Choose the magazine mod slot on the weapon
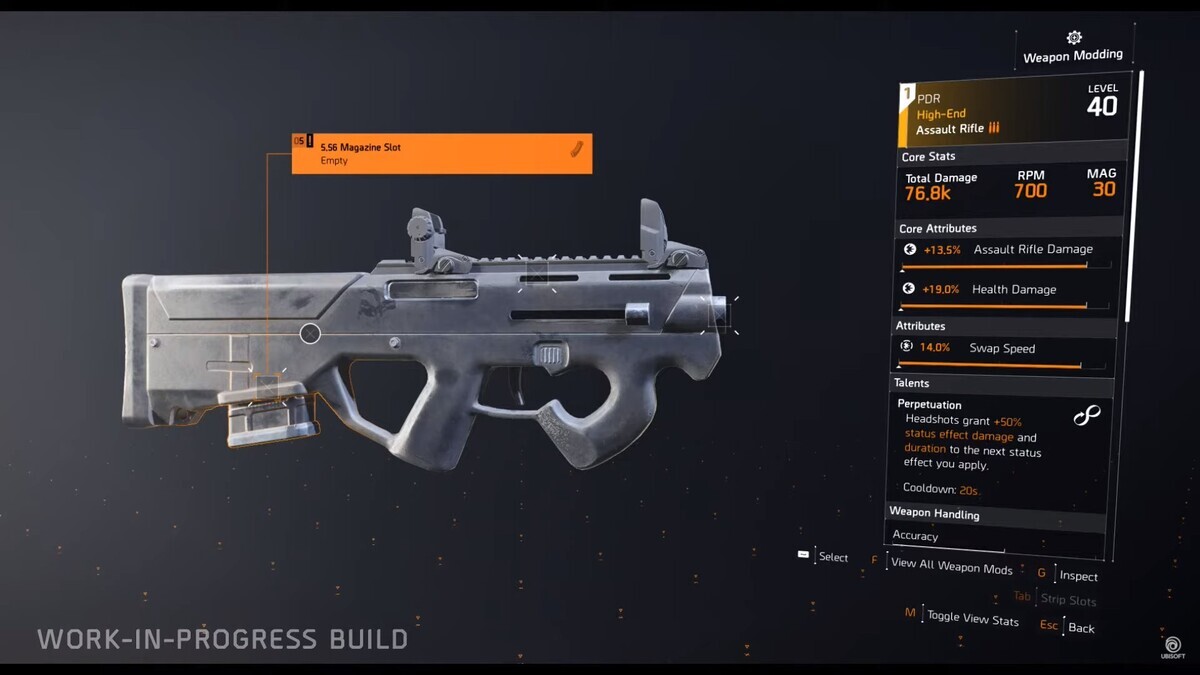1200x675 pixels. click(268, 387)
